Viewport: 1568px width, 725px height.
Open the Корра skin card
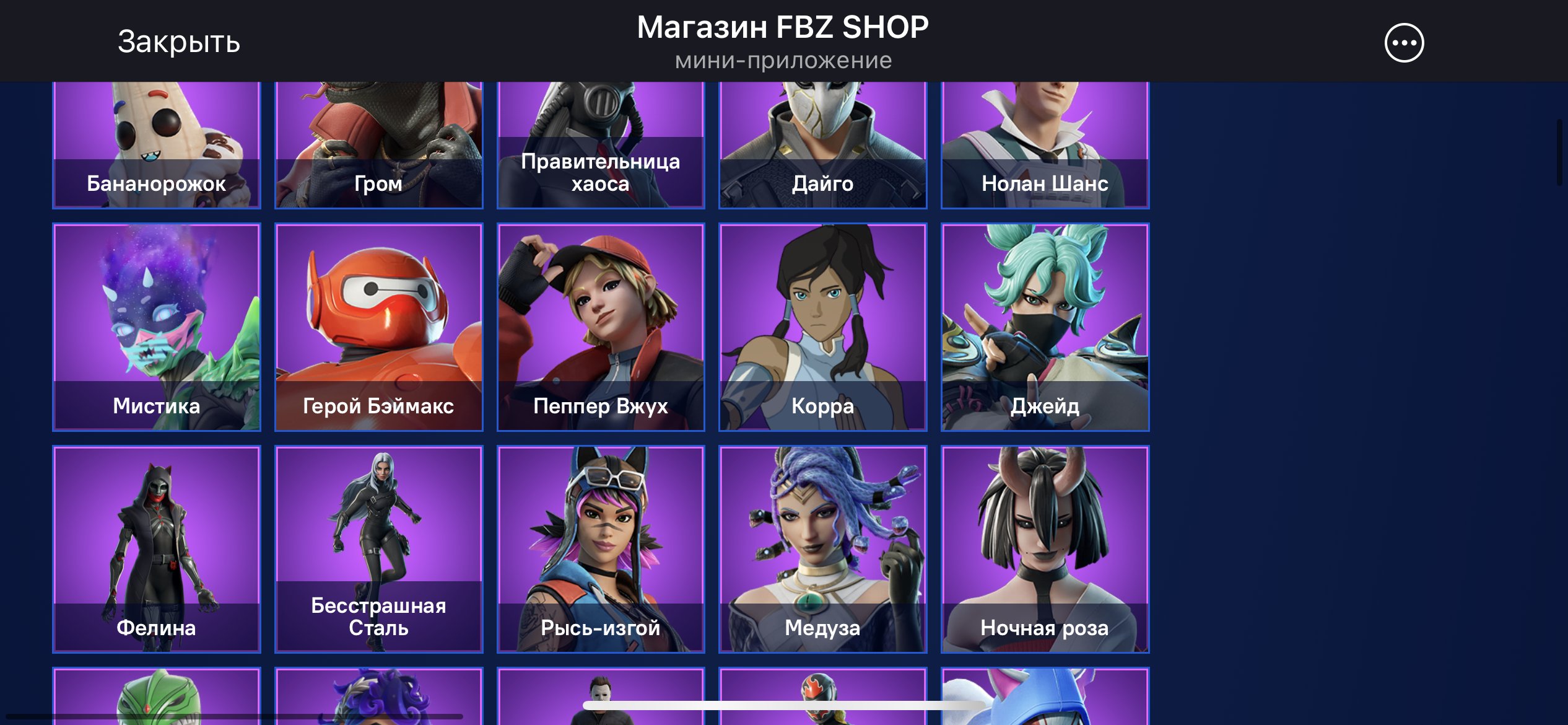tap(822, 327)
